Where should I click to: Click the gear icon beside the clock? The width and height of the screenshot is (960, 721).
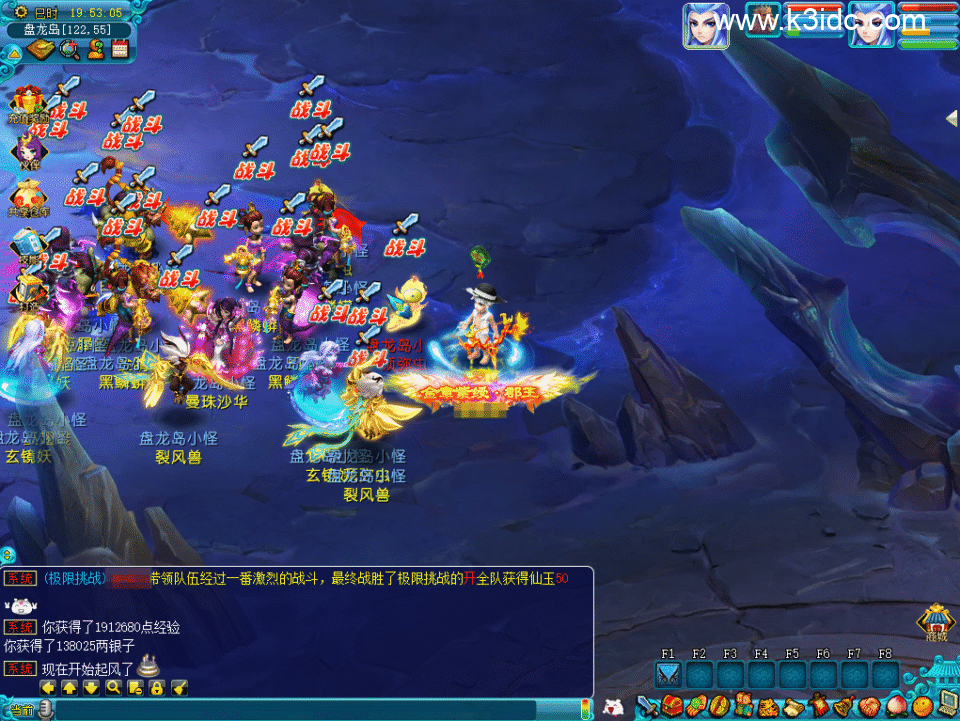click(x=21, y=13)
